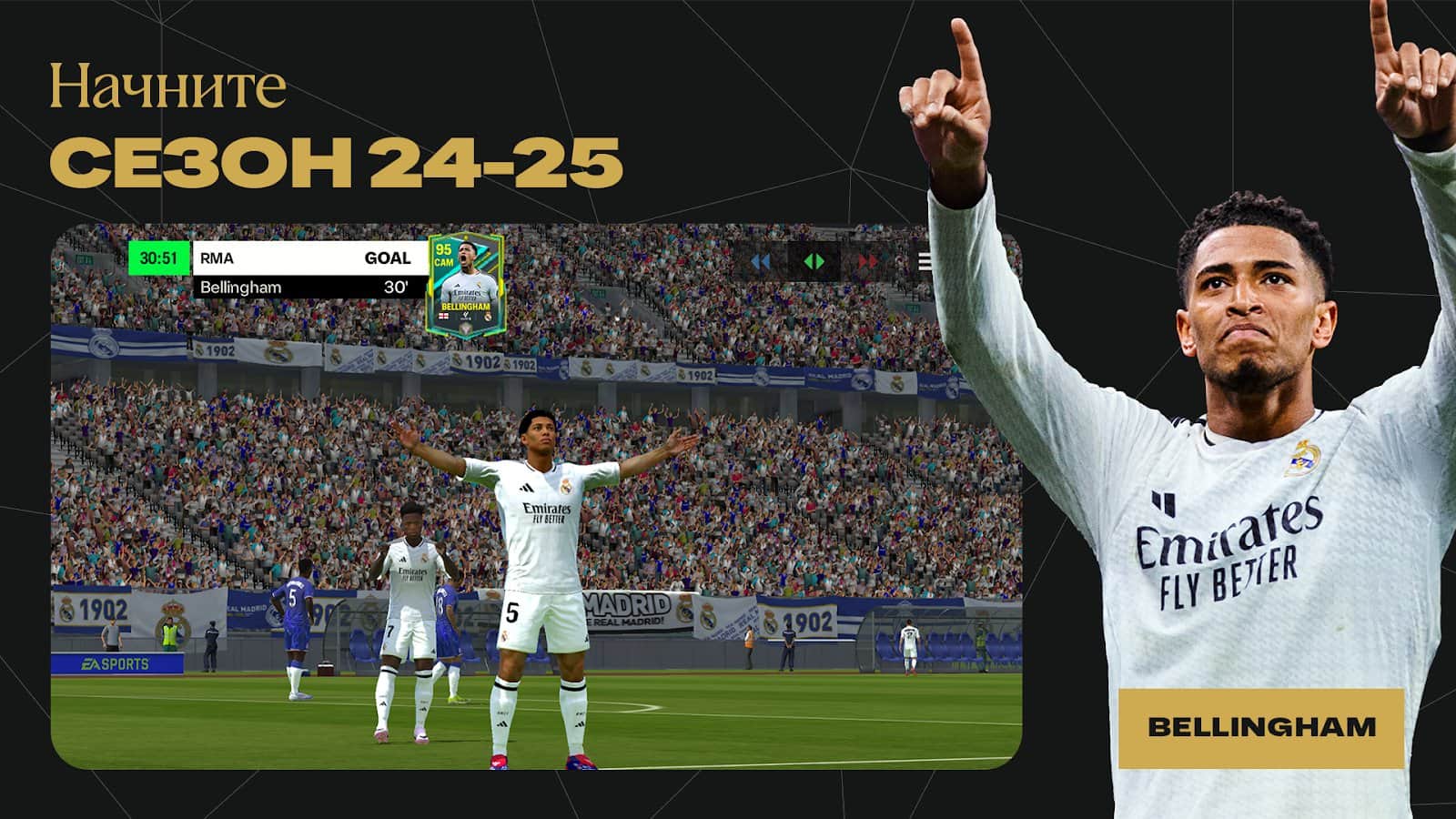Open the hamburger menu above the gameplay view
The height and width of the screenshot is (819, 1456).
pyautogui.click(x=925, y=260)
